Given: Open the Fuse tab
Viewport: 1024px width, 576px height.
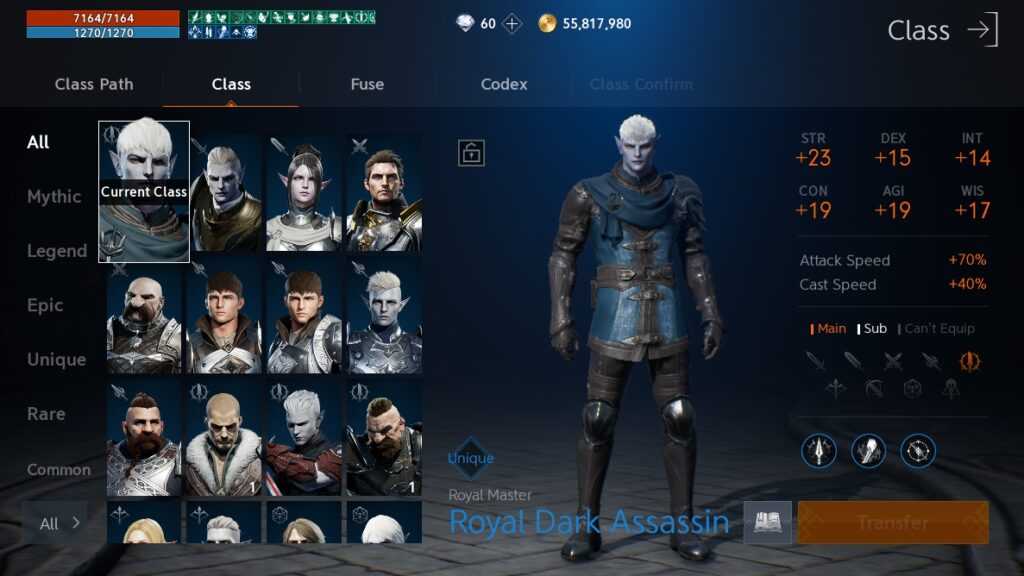Looking at the screenshot, I should click(367, 84).
